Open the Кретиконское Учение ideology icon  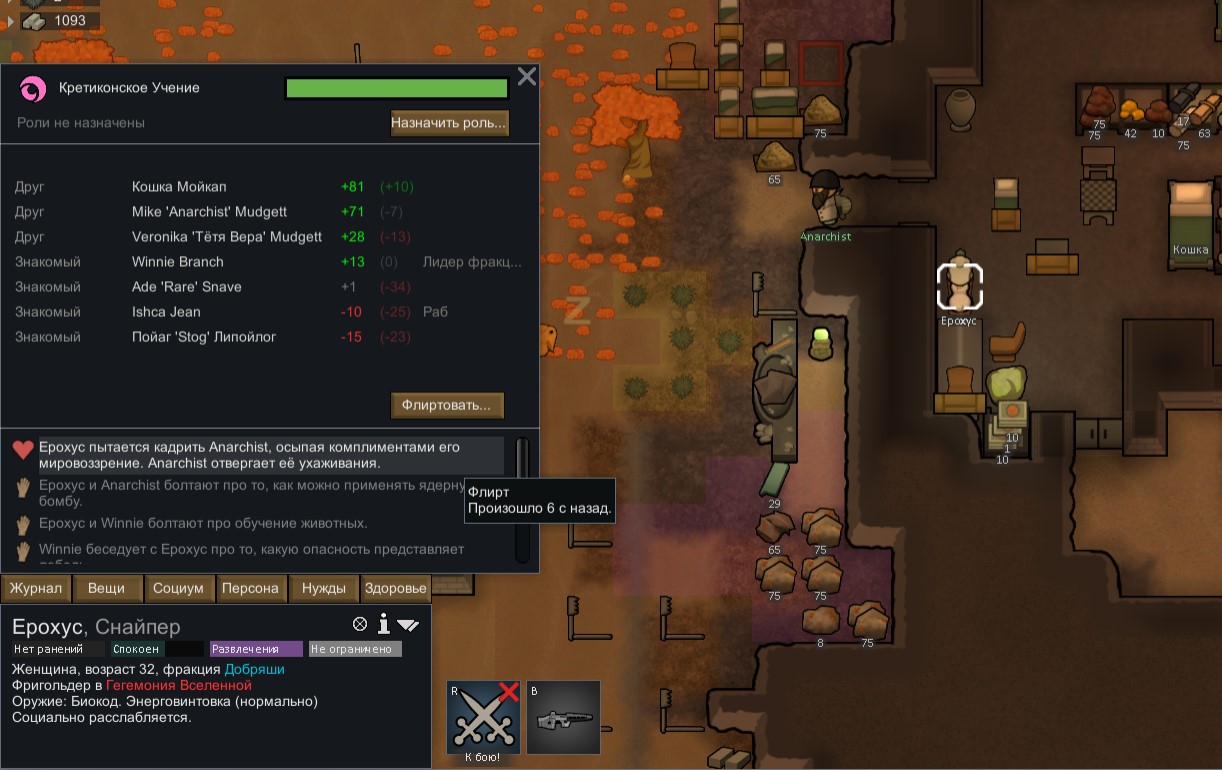(x=33, y=90)
